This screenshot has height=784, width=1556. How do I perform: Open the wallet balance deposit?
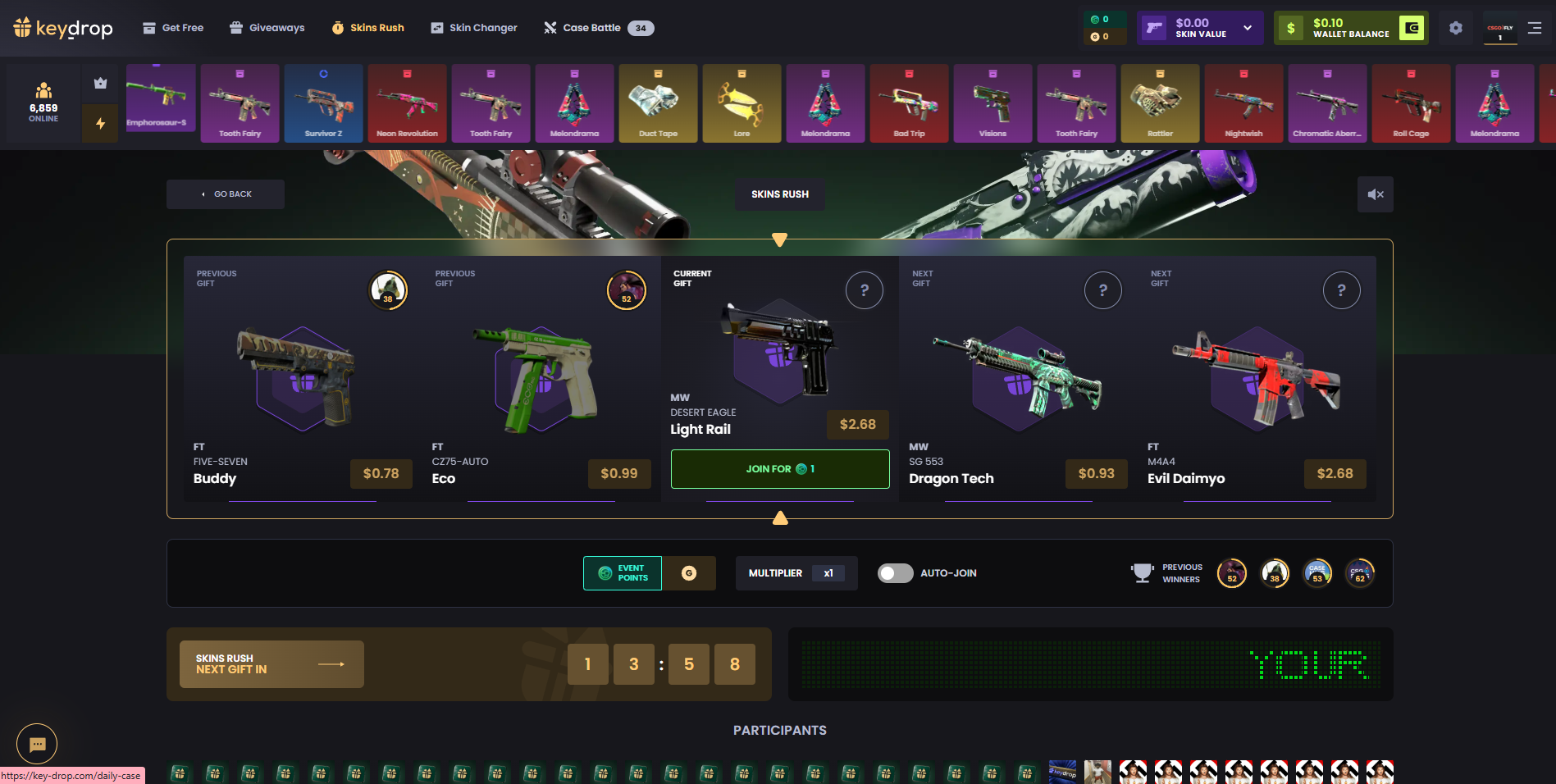pos(1412,28)
